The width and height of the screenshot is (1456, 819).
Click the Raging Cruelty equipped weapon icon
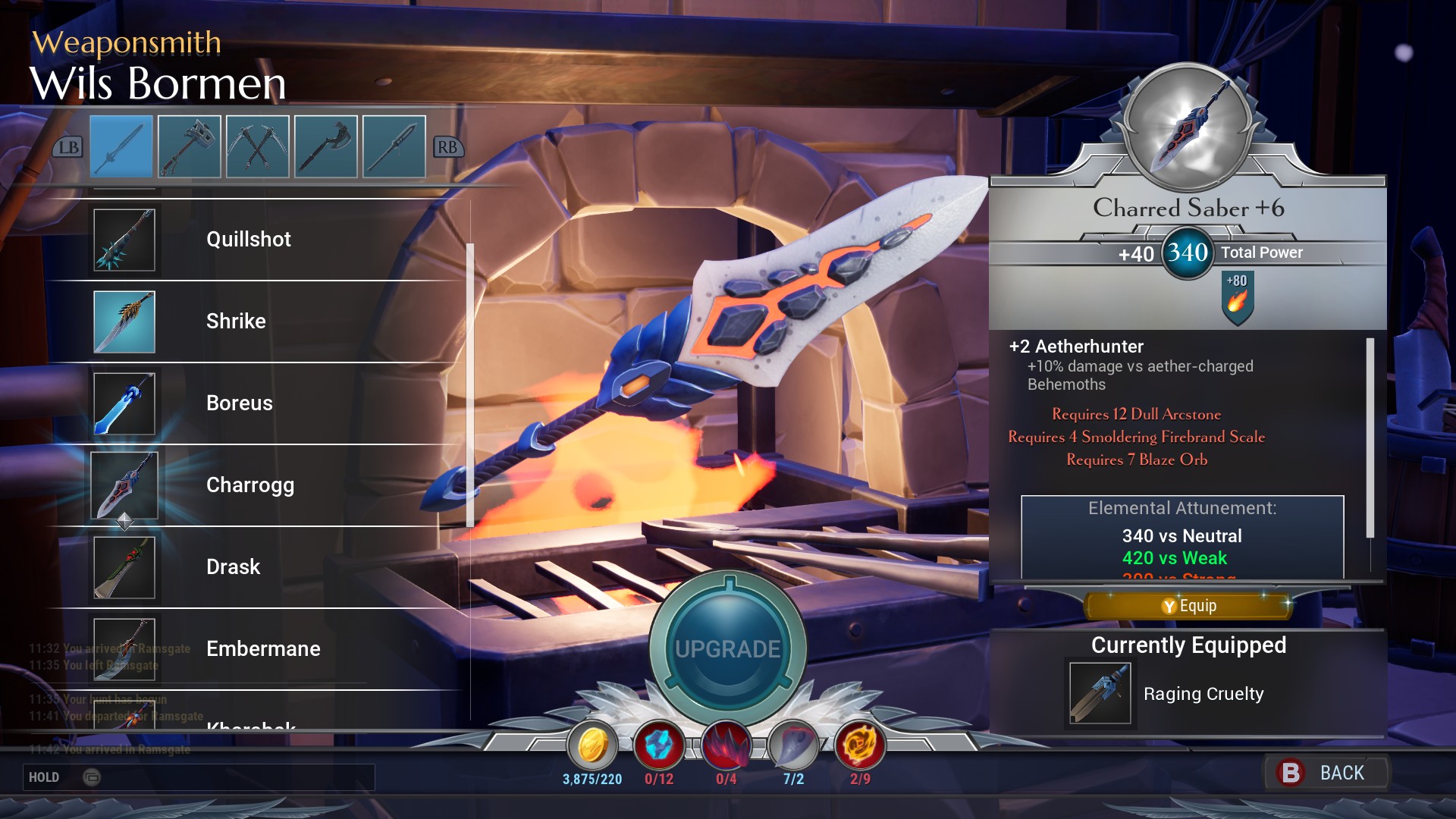1100,694
